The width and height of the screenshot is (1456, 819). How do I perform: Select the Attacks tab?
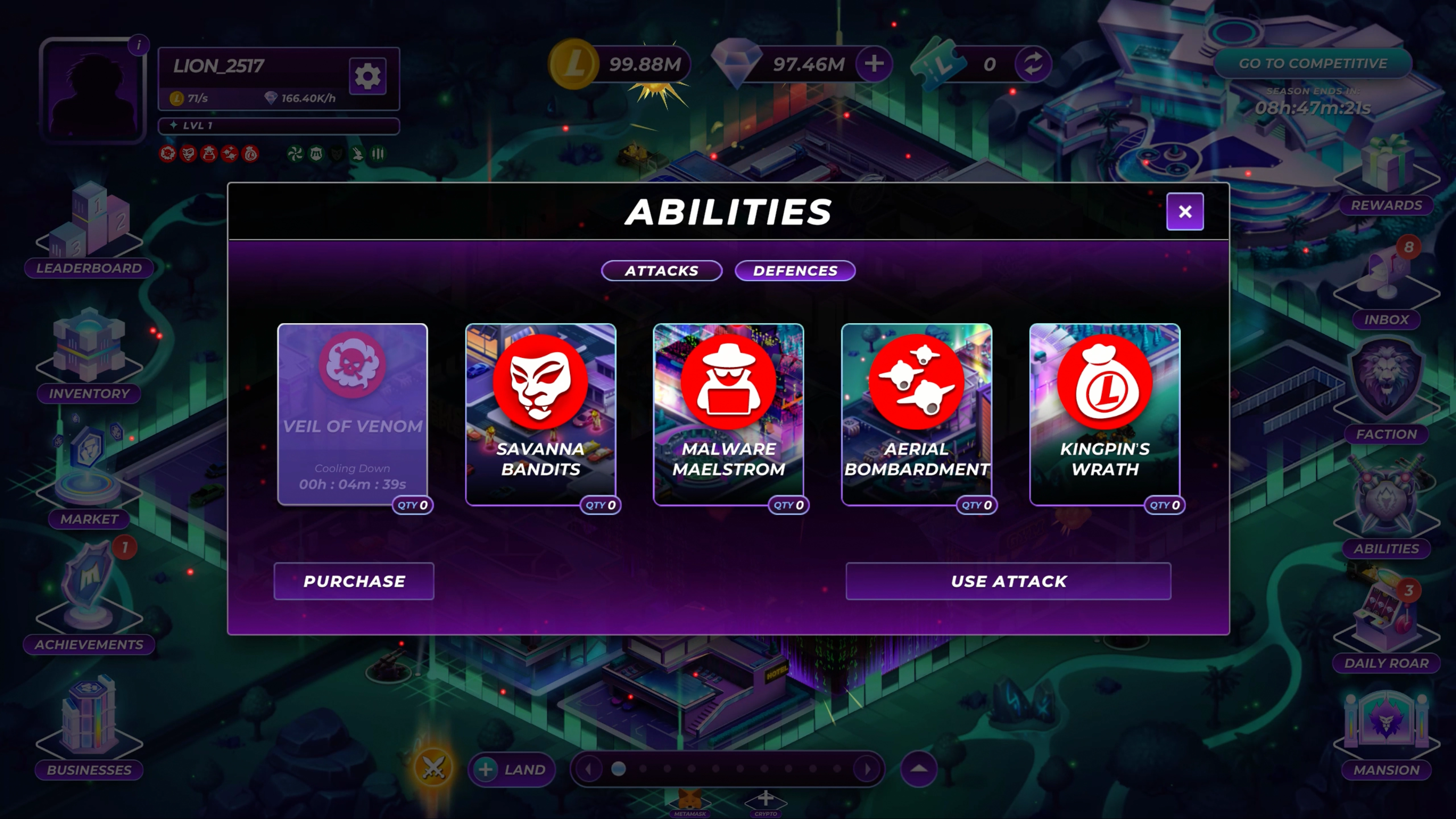click(661, 271)
